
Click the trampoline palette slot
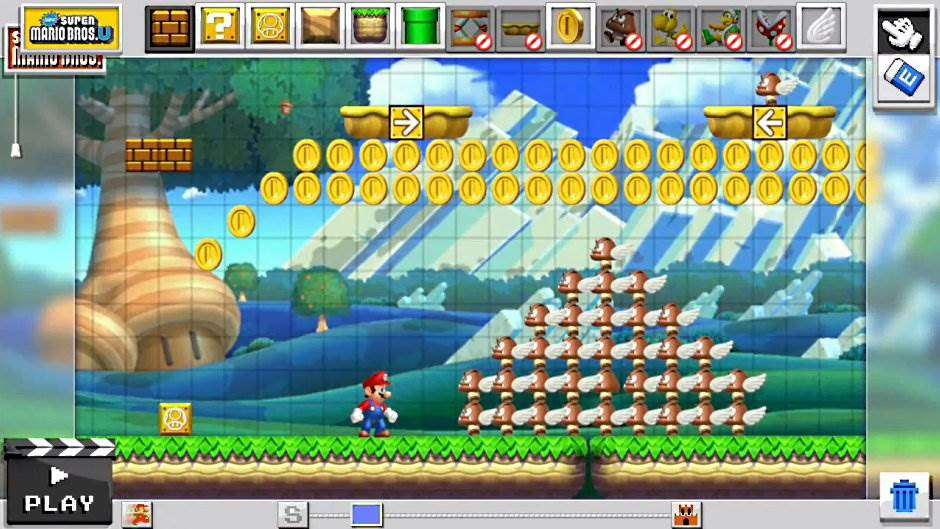point(471,27)
